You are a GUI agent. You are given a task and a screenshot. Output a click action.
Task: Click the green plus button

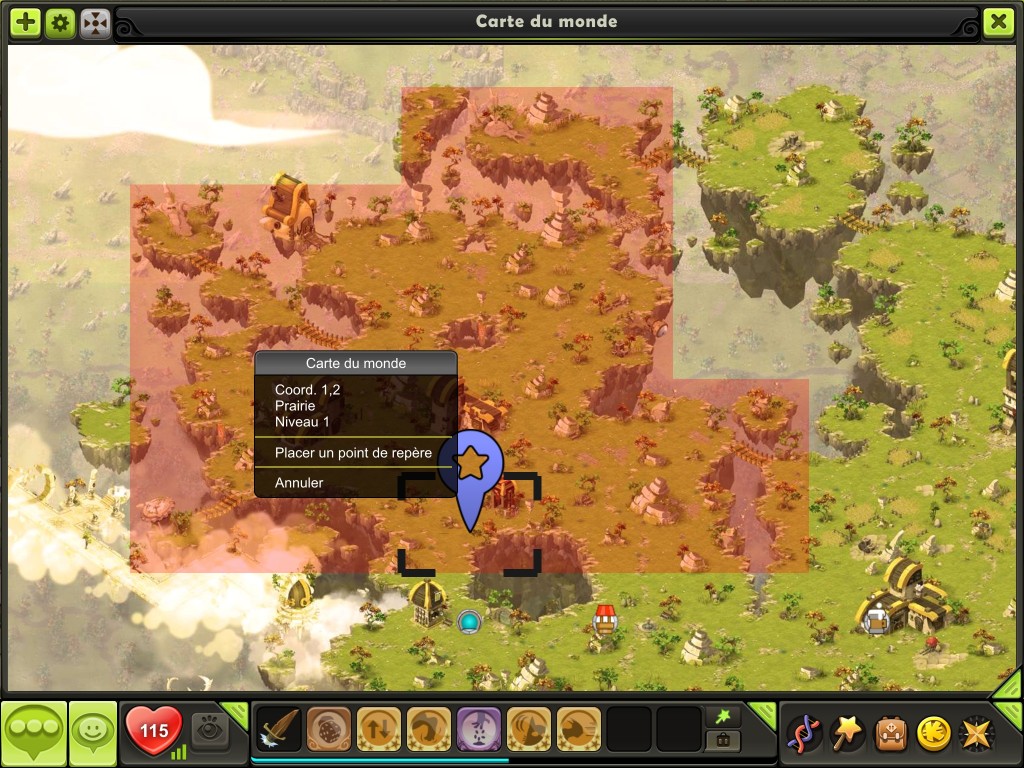pos(26,22)
